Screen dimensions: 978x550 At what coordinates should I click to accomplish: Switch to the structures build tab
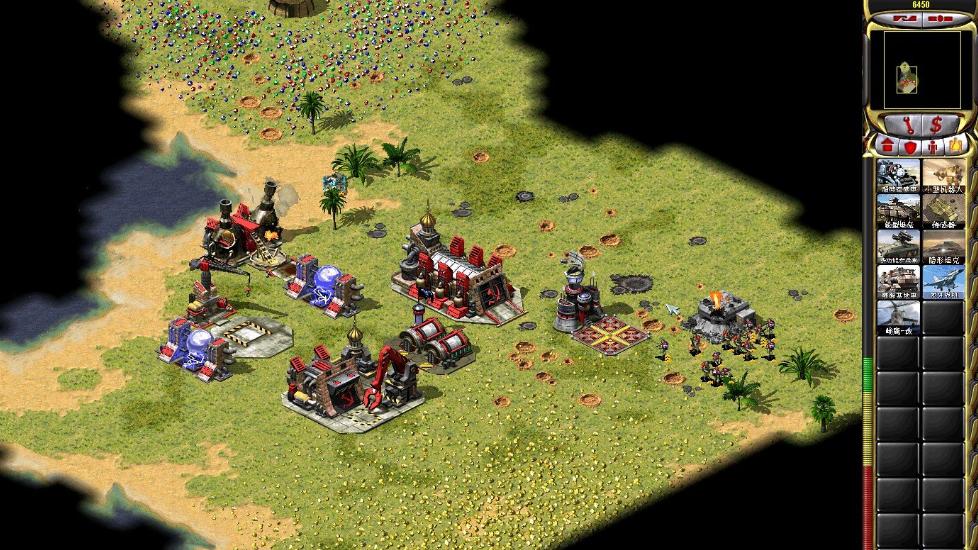coord(886,146)
